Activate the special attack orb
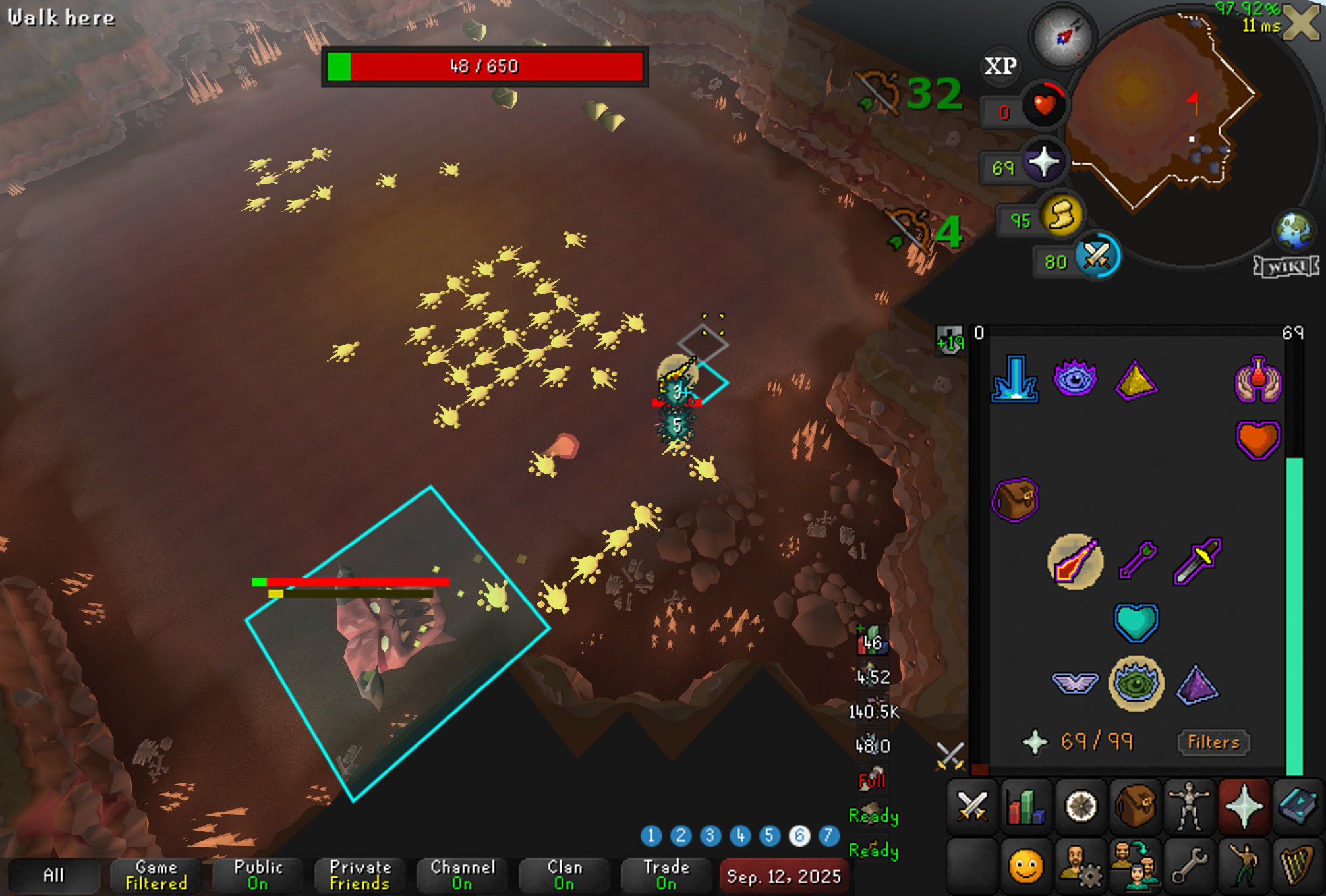Viewport: 1326px width, 896px height. click(x=1097, y=256)
